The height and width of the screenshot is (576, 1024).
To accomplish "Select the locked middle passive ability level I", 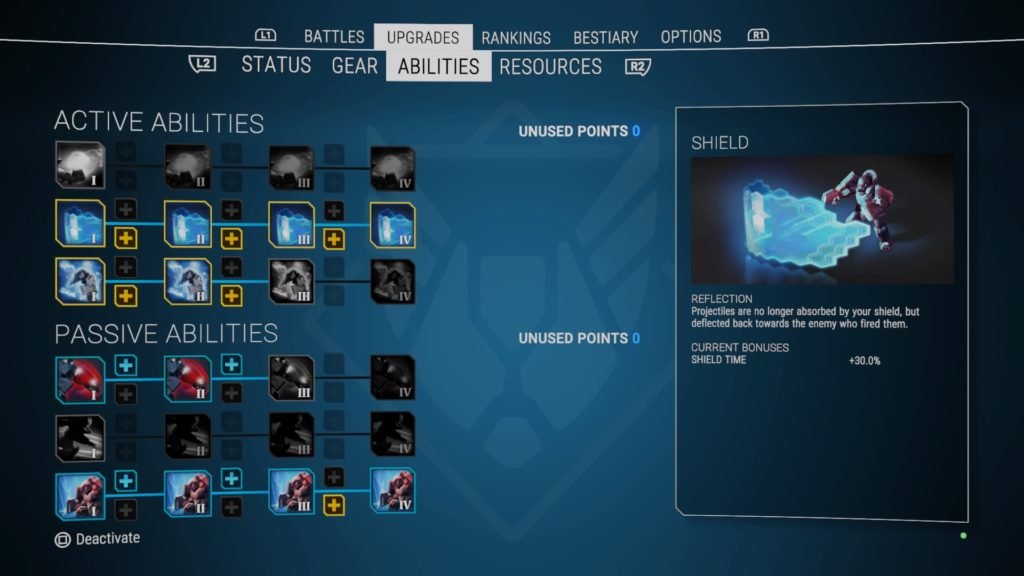I will (x=80, y=436).
